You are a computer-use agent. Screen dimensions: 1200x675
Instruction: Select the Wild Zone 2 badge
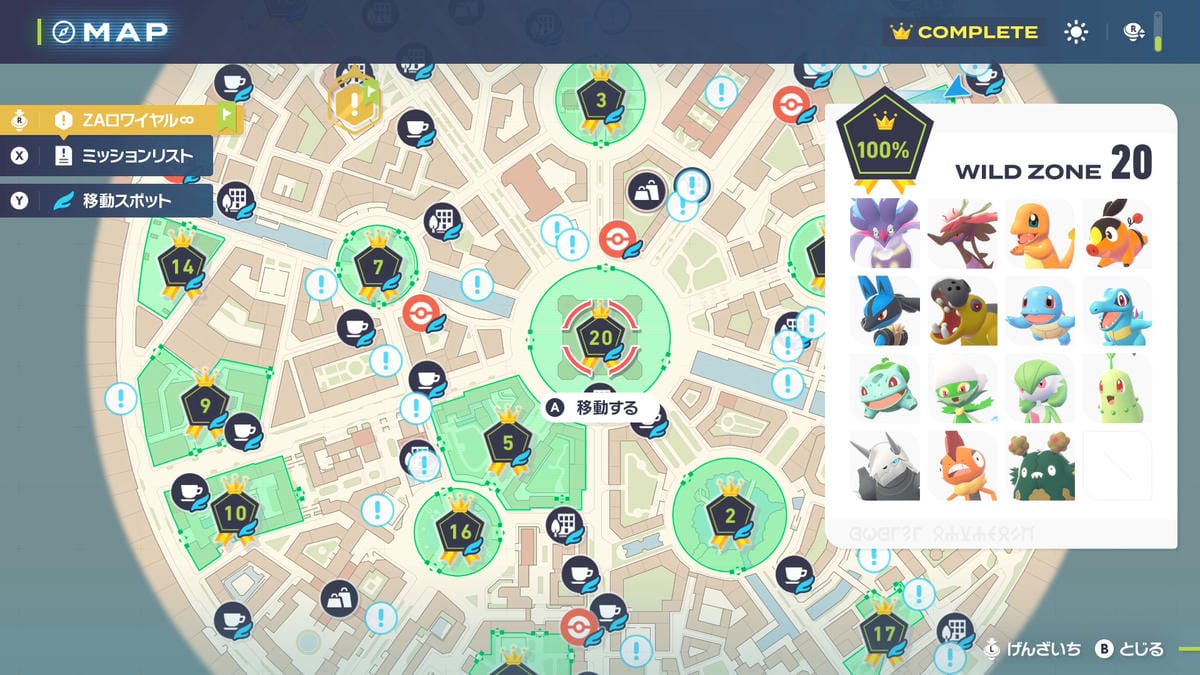point(729,516)
